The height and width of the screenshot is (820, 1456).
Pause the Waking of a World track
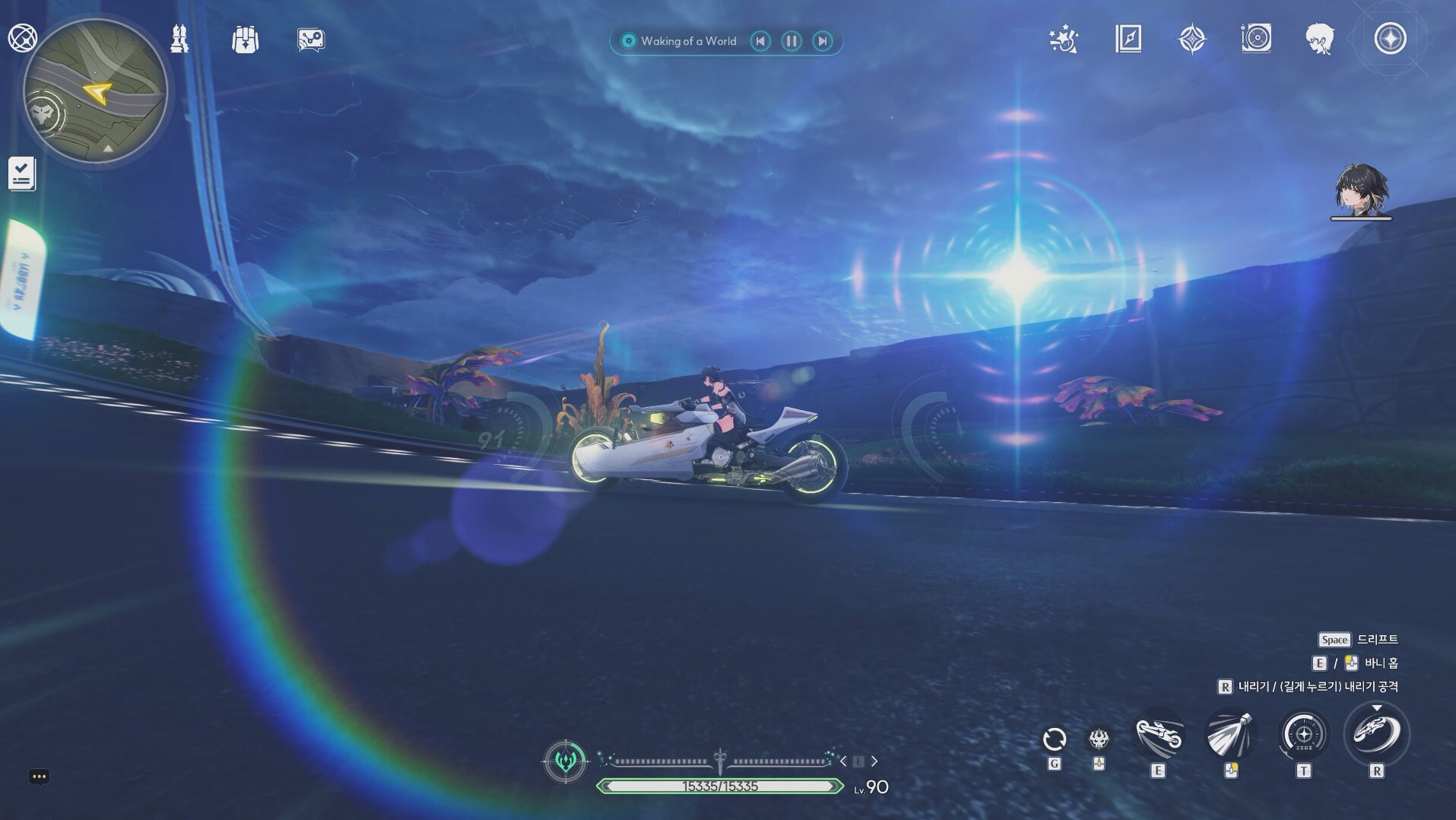(x=791, y=41)
